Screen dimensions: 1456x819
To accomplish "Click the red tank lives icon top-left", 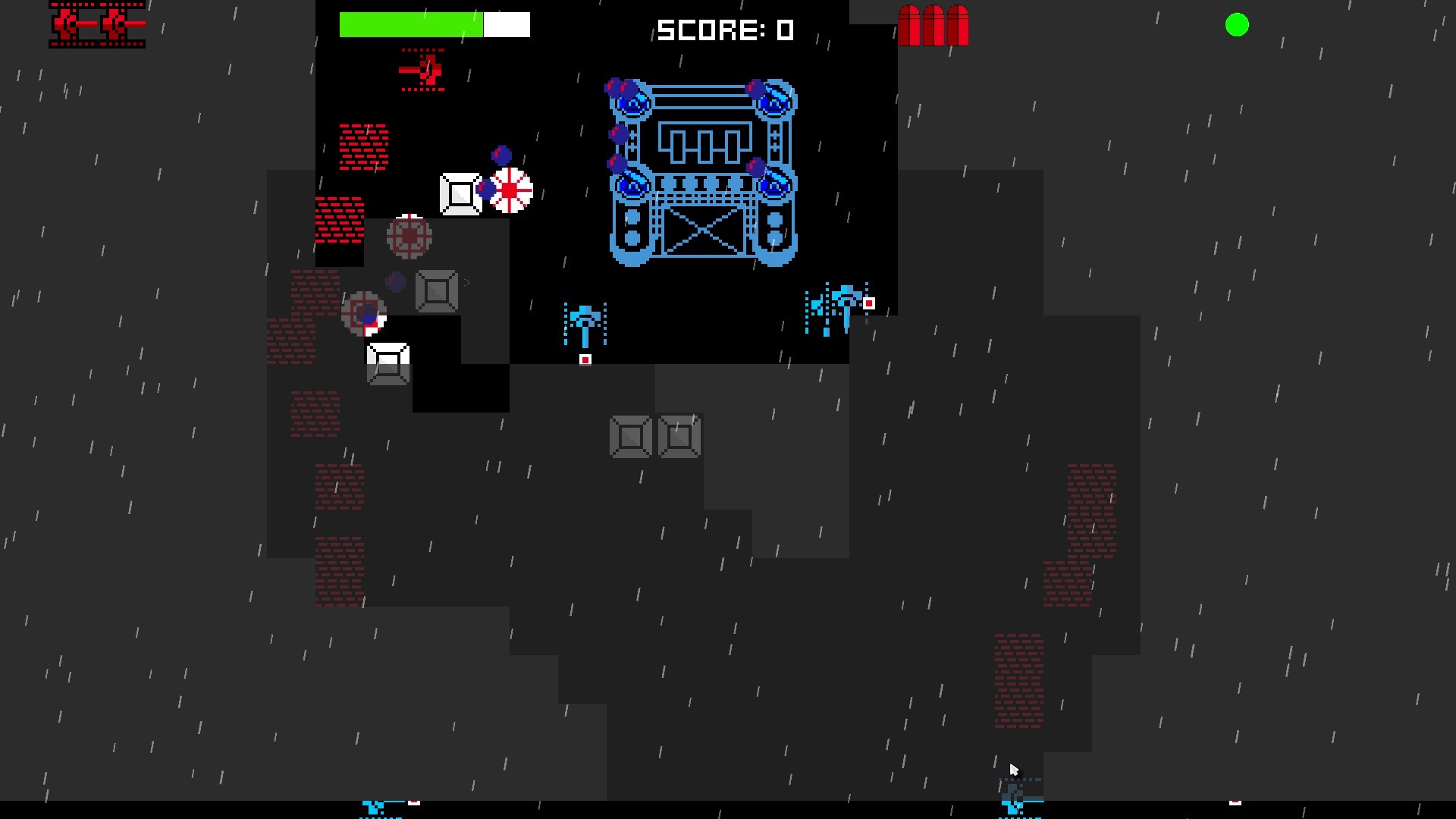I will [x=96, y=25].
